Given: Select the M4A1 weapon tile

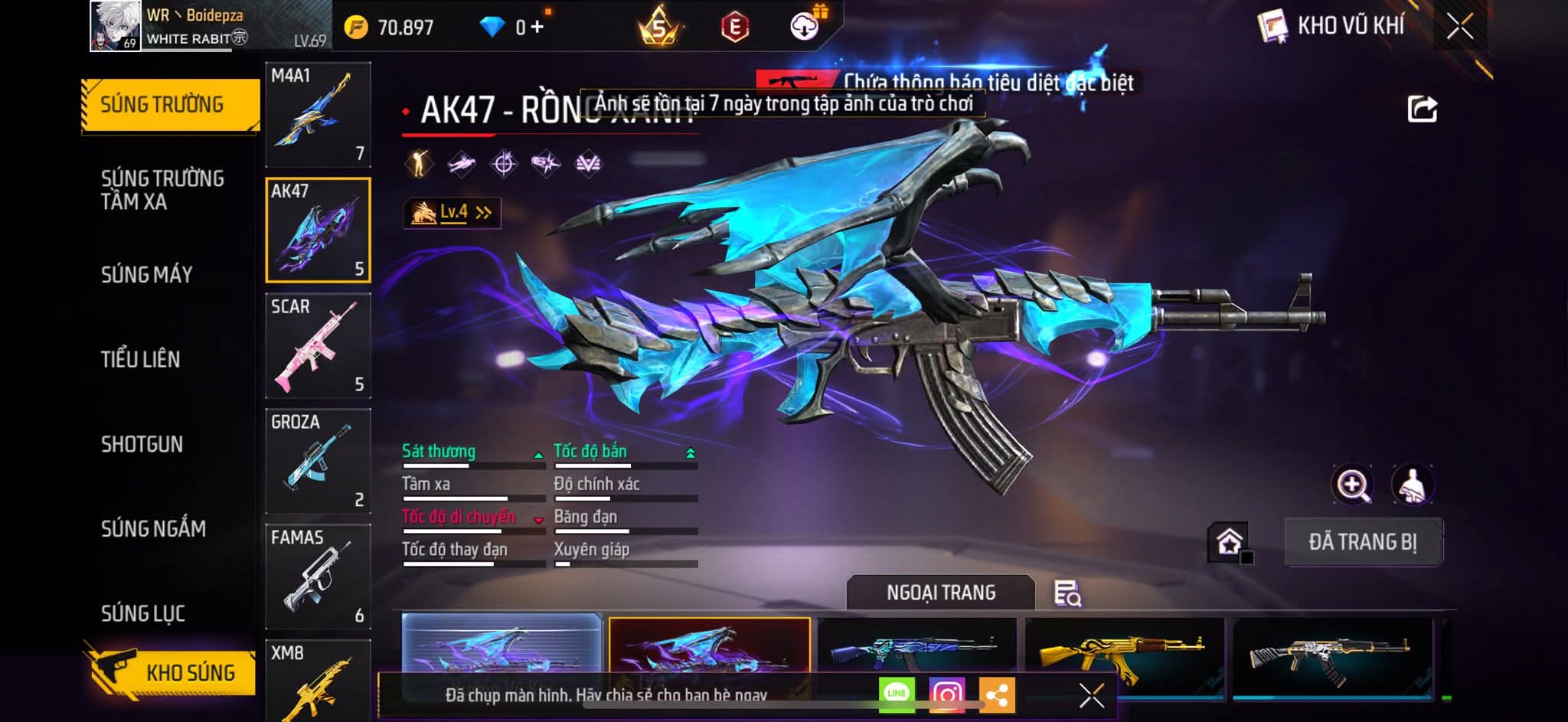Looking at the screenshot, I should click(318, 115).
